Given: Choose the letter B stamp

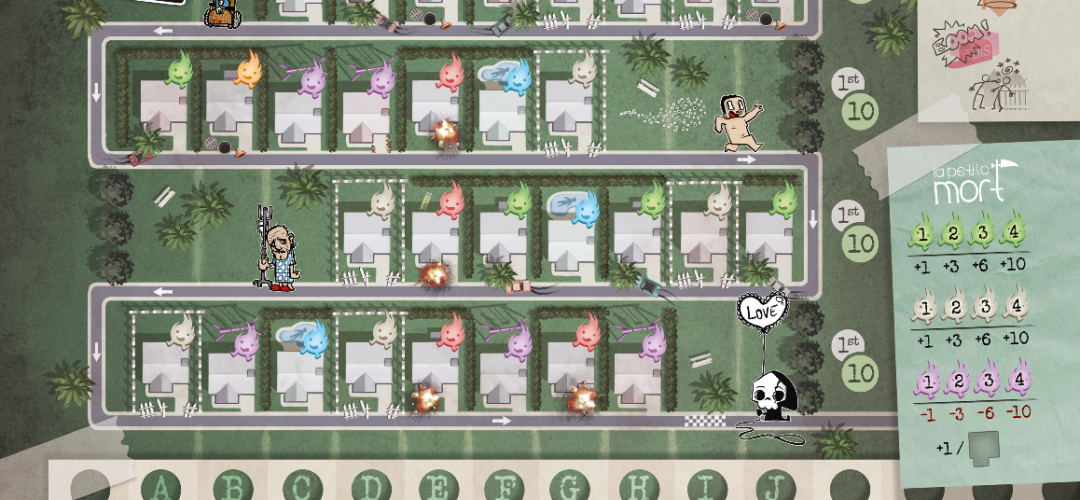Looking at the screenshot, I should (232, 487).
